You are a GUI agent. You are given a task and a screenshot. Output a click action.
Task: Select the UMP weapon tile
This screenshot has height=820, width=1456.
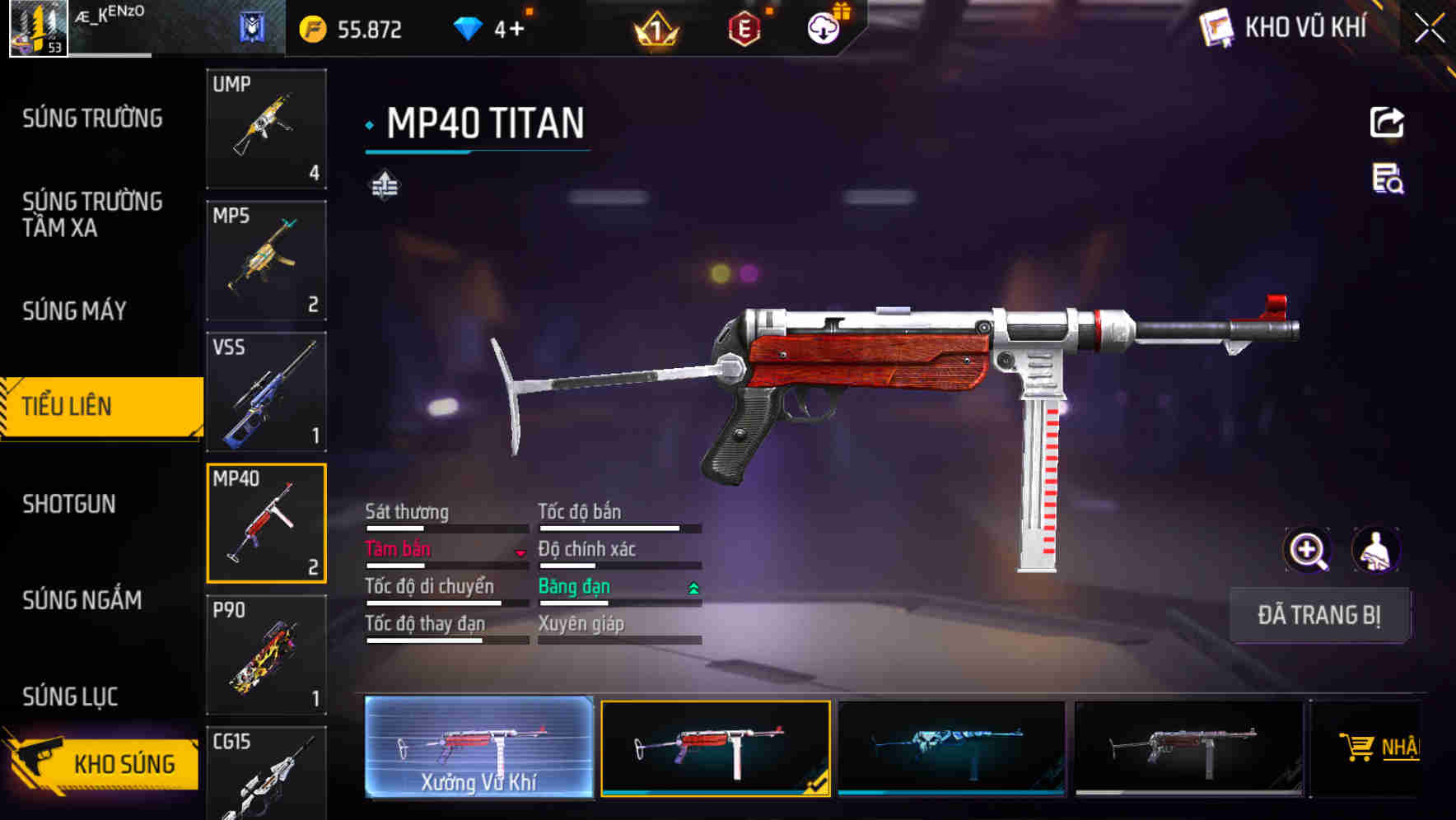coord(266,128)
